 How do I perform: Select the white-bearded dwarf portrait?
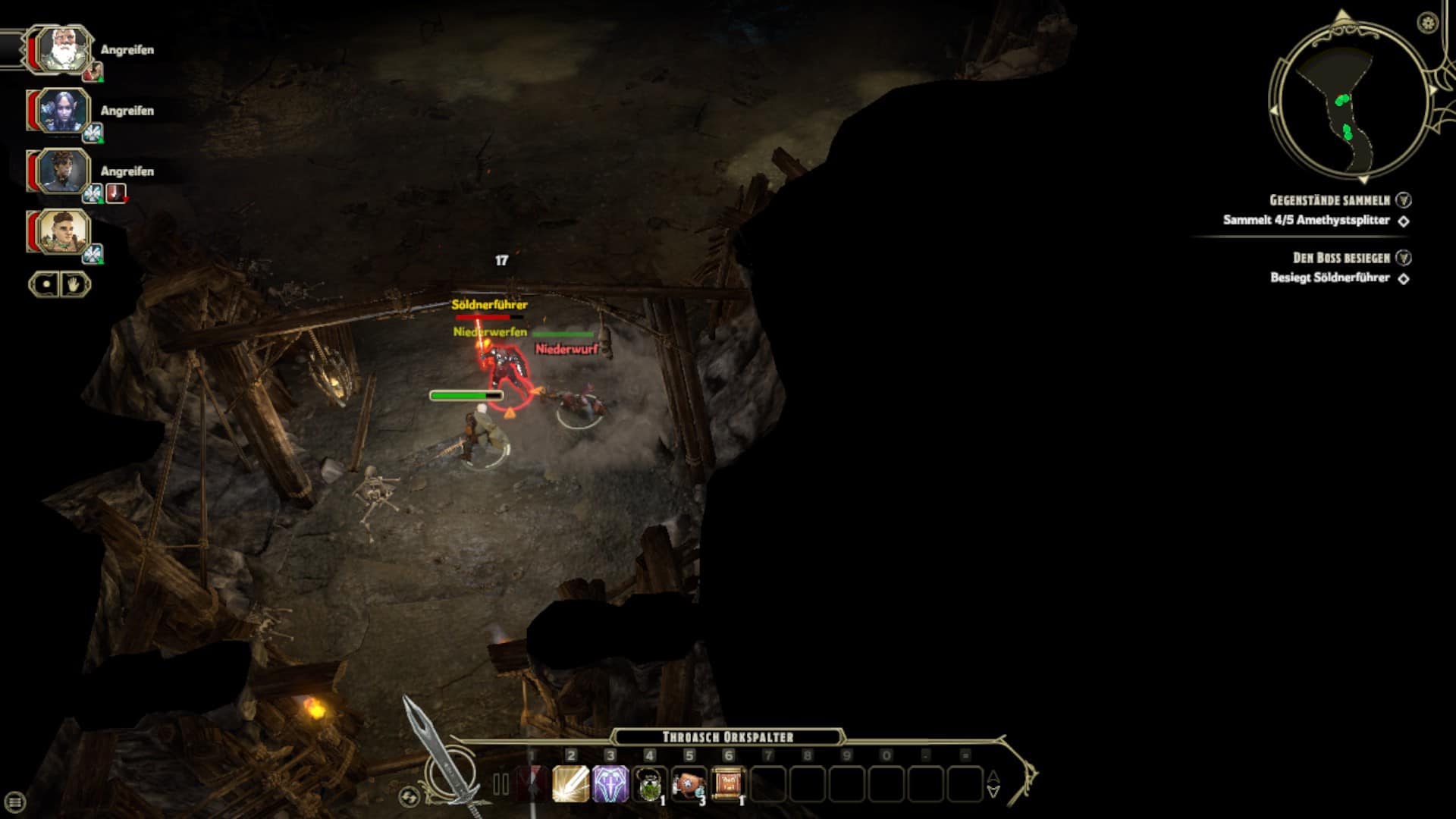point(60,50)
